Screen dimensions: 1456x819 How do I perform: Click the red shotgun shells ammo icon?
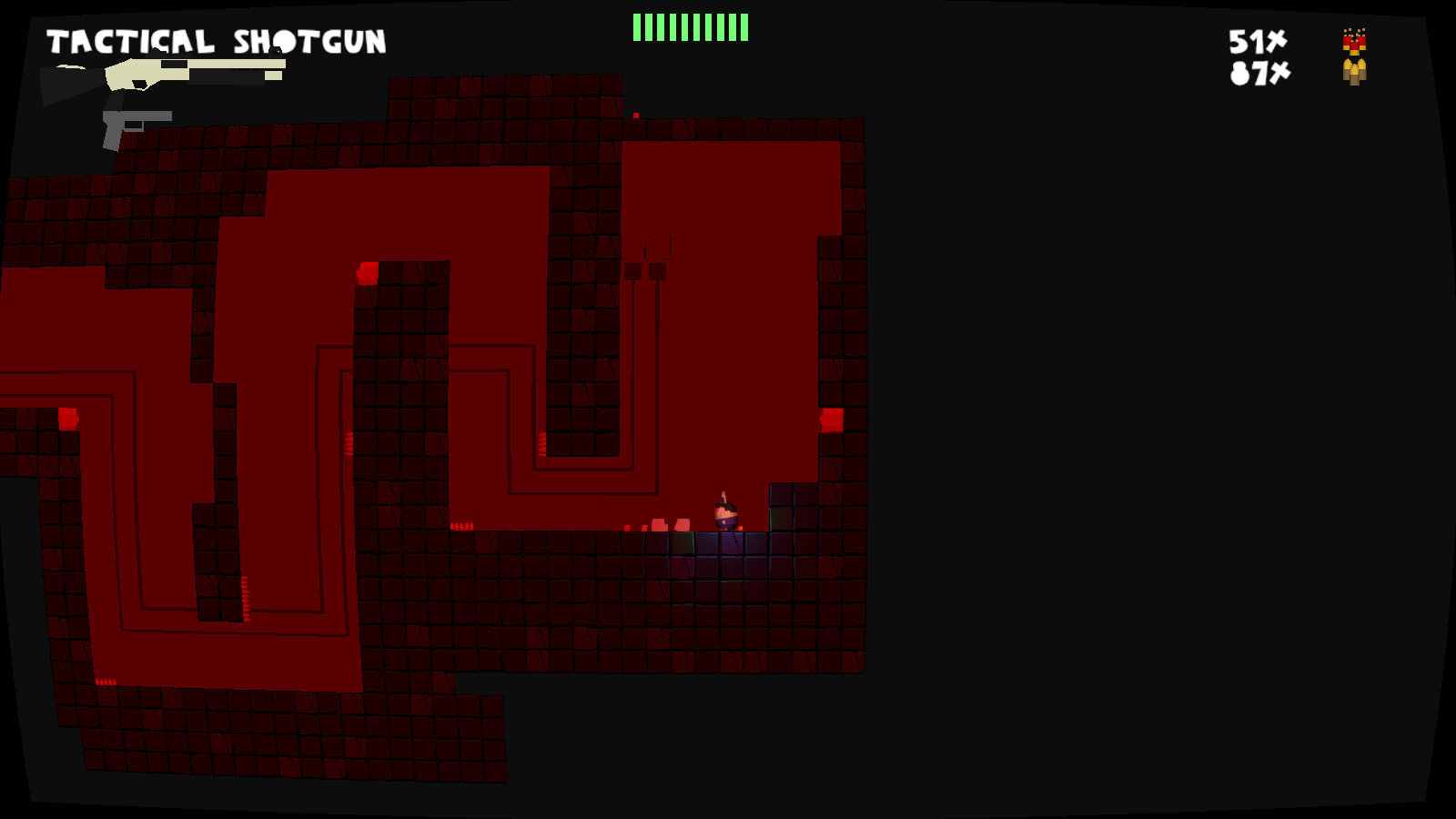coord(1352,41)
